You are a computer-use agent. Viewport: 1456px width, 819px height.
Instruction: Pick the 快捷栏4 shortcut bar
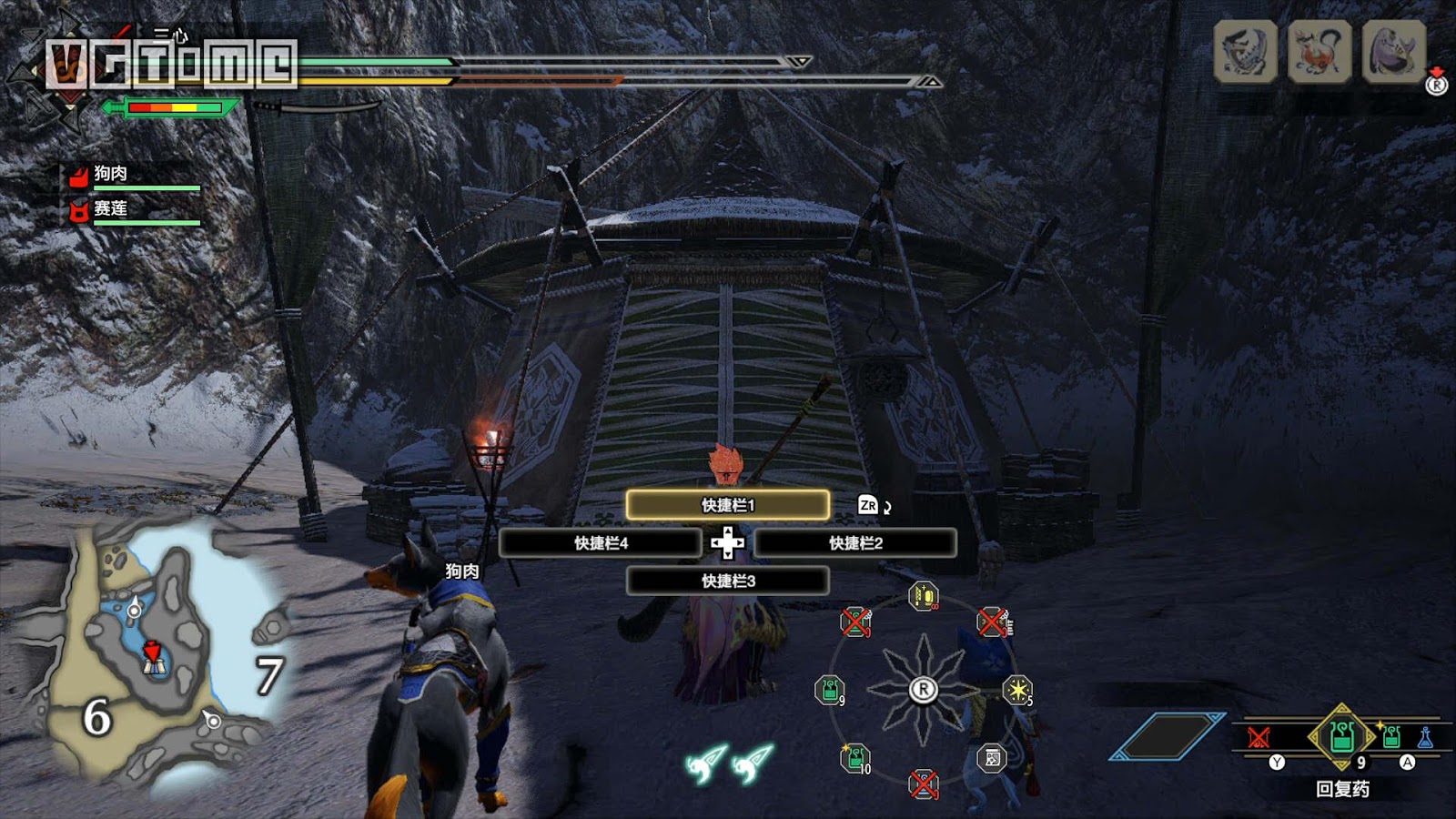pos(601,543)
